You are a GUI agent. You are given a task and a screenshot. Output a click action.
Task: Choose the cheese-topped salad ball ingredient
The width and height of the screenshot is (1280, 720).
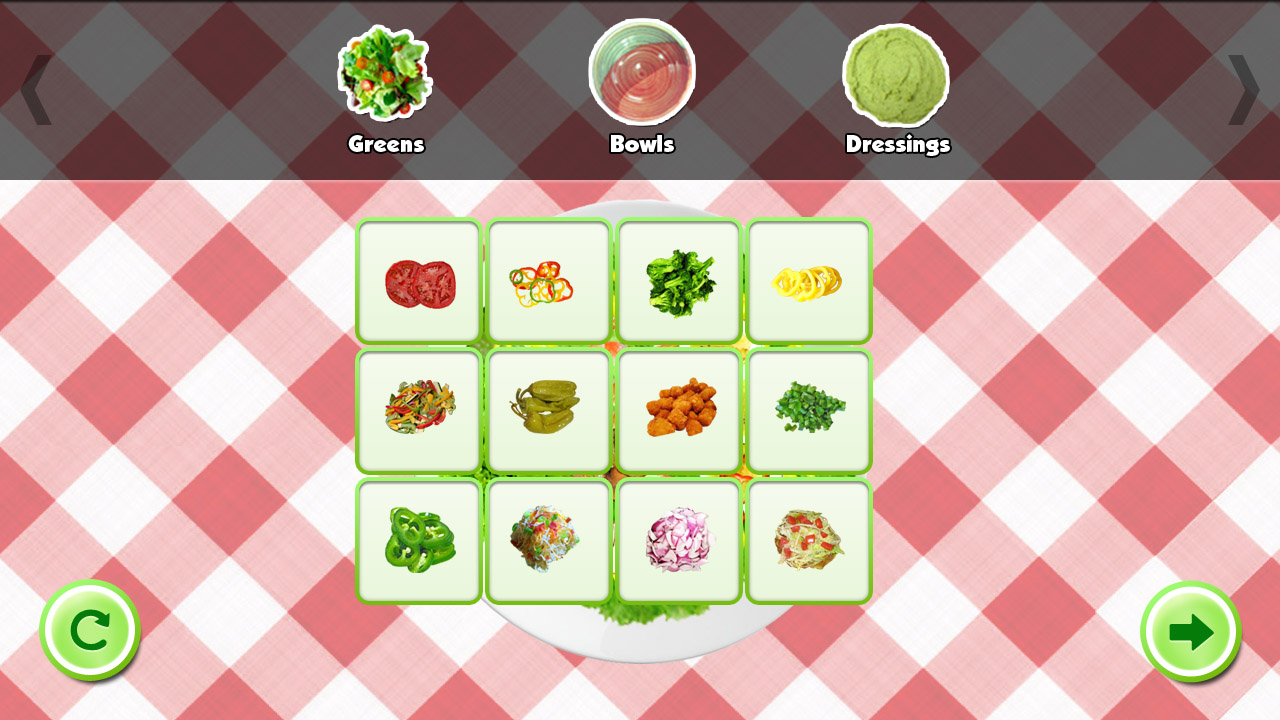(548, 541)
